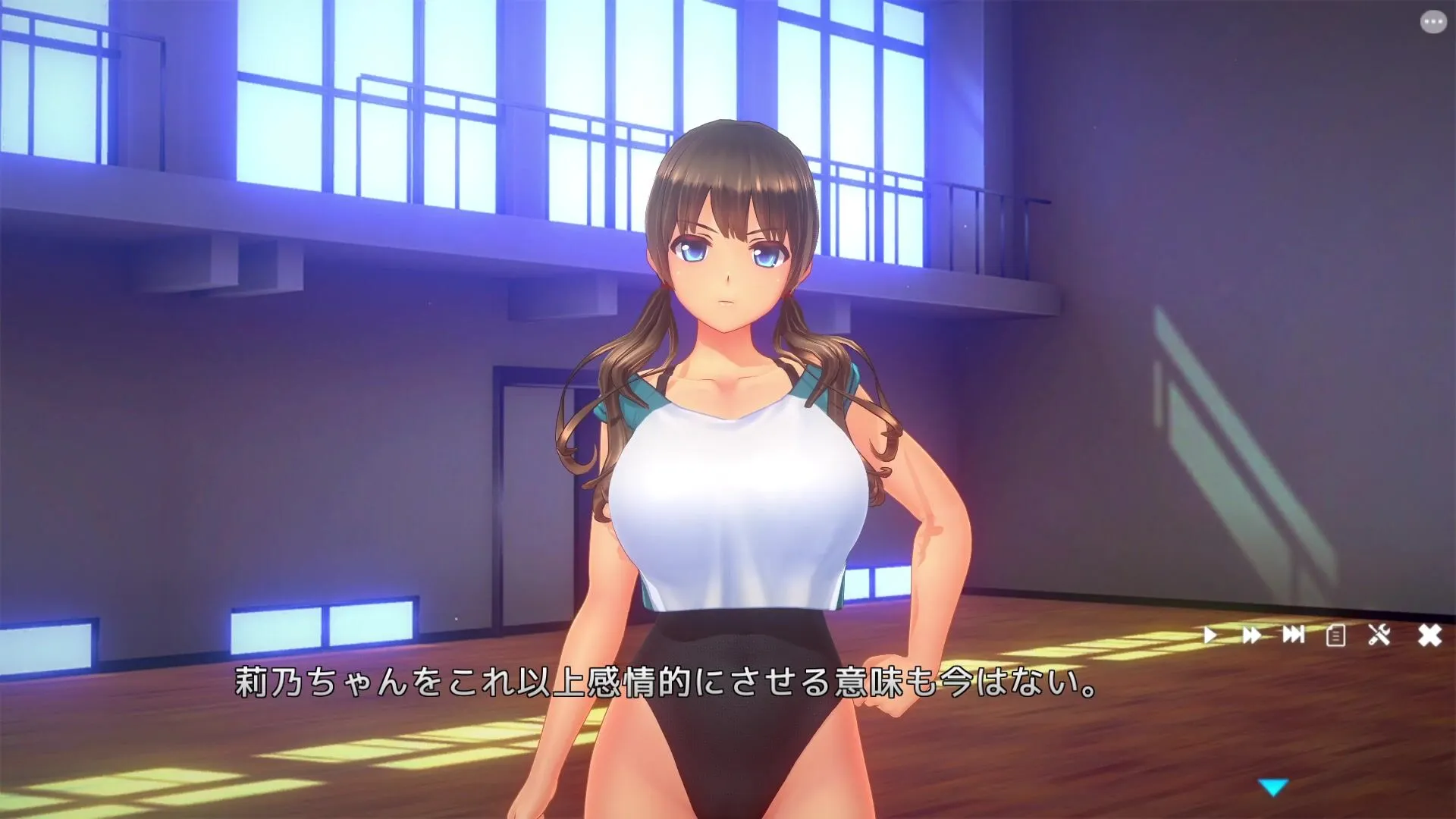1456x819 pixels.
Task: Skip the scene with the skip-to-end icon
Action: click(1294, 635)
